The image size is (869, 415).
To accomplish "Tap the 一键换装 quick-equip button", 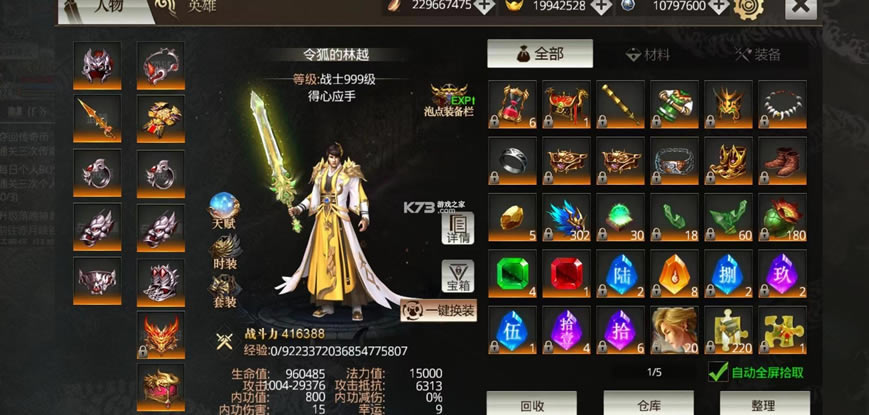I will (x=439, y=310).
